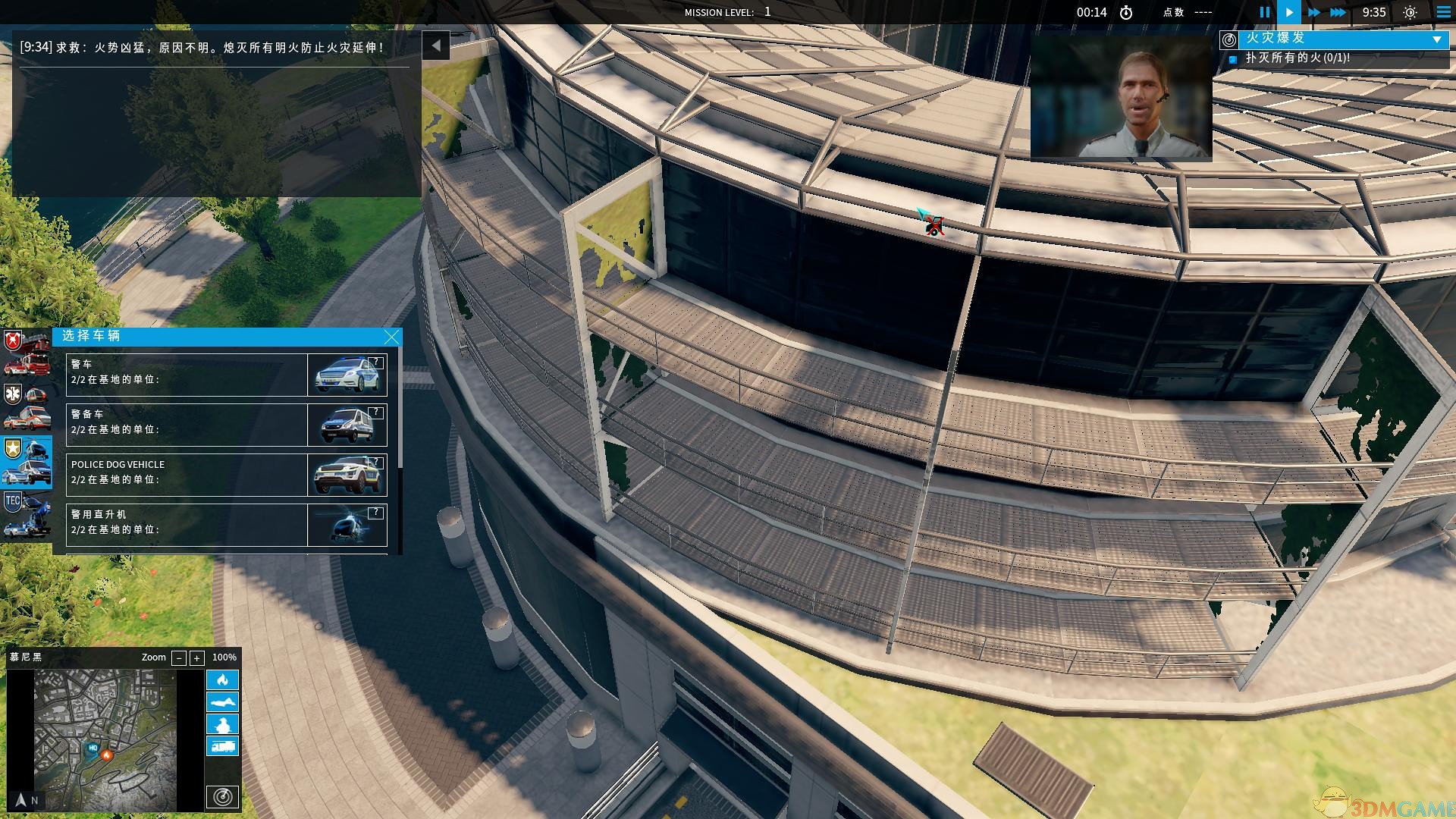Image resolution: width=1456 pixels, height=819 pixels.
Task: Click the minimap zoom-out minus button
Action: [179, 658]
